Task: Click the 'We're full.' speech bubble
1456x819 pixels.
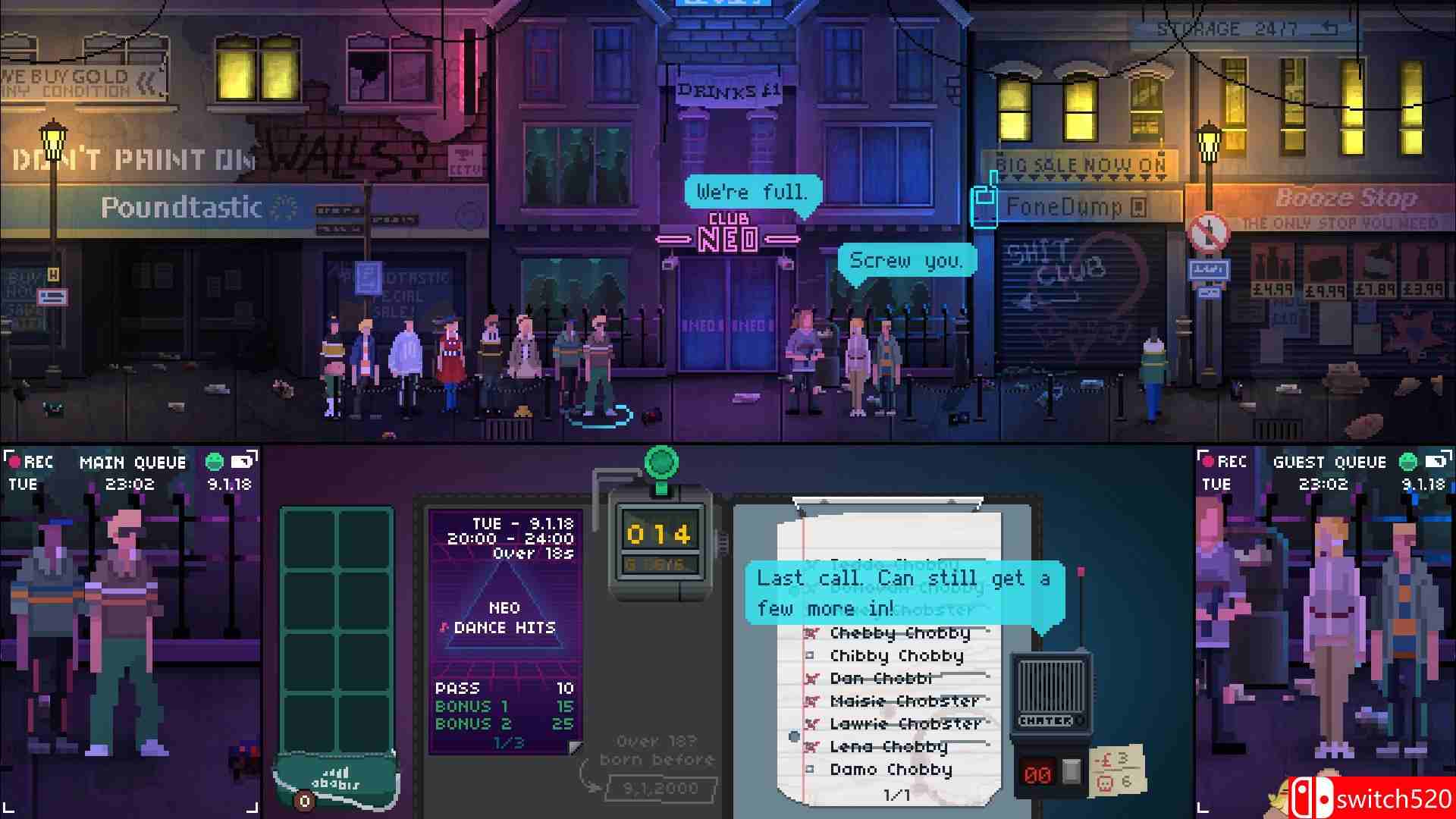Action: coord(752,192)
